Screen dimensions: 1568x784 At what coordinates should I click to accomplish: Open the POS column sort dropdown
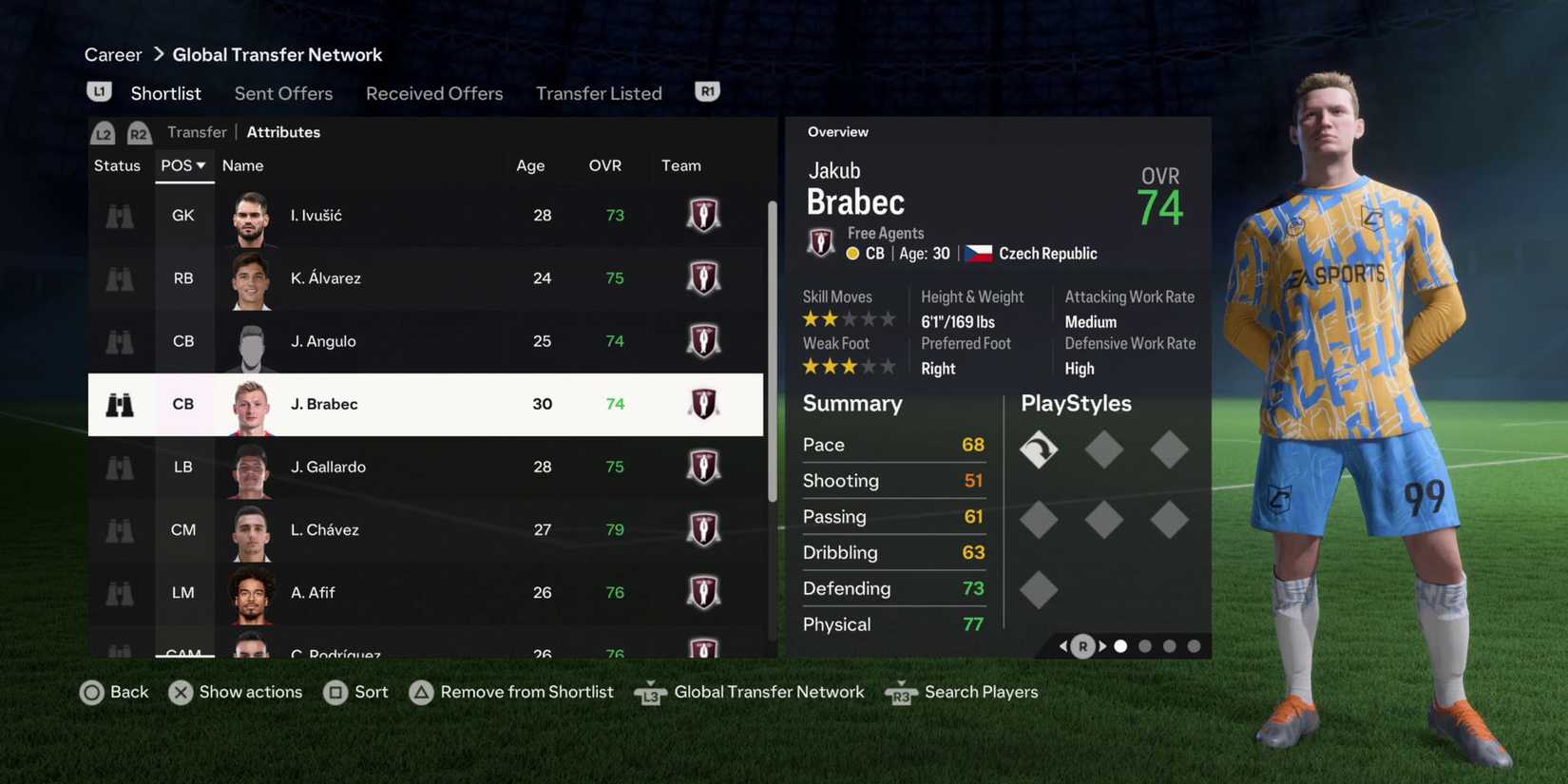(x=182, y=164)
